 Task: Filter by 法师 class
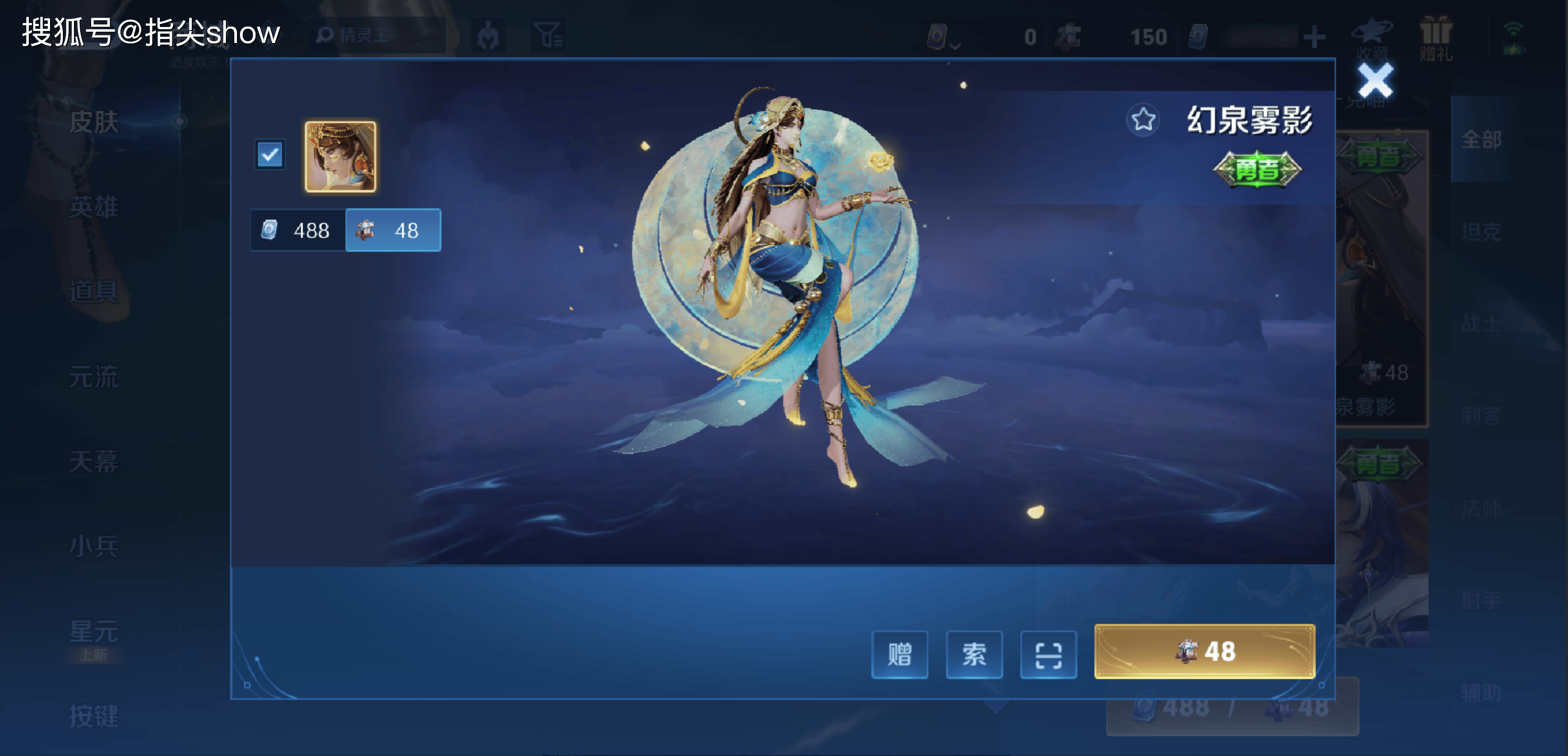1482,508
